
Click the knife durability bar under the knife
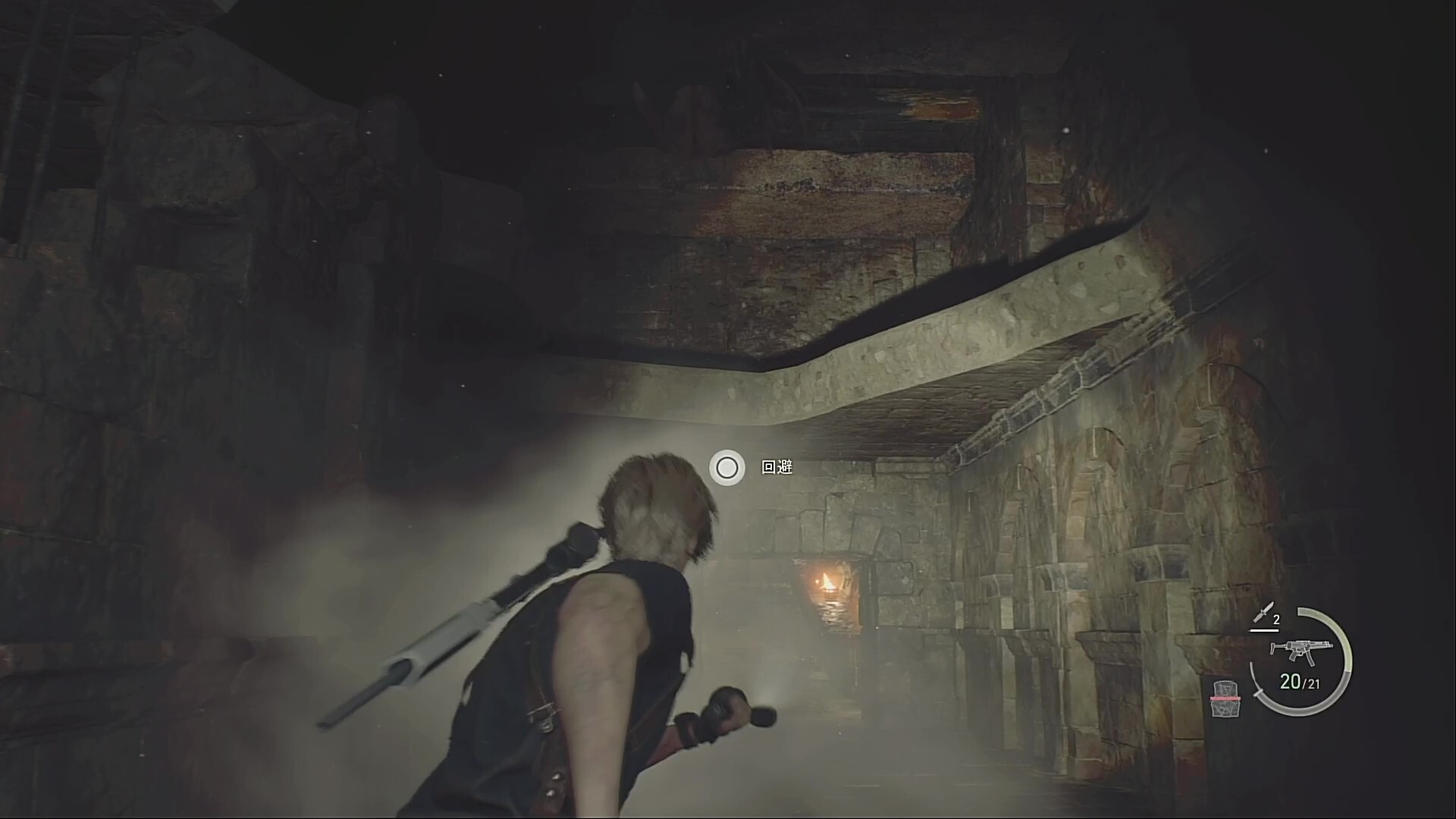click(x=1264, y=631)
